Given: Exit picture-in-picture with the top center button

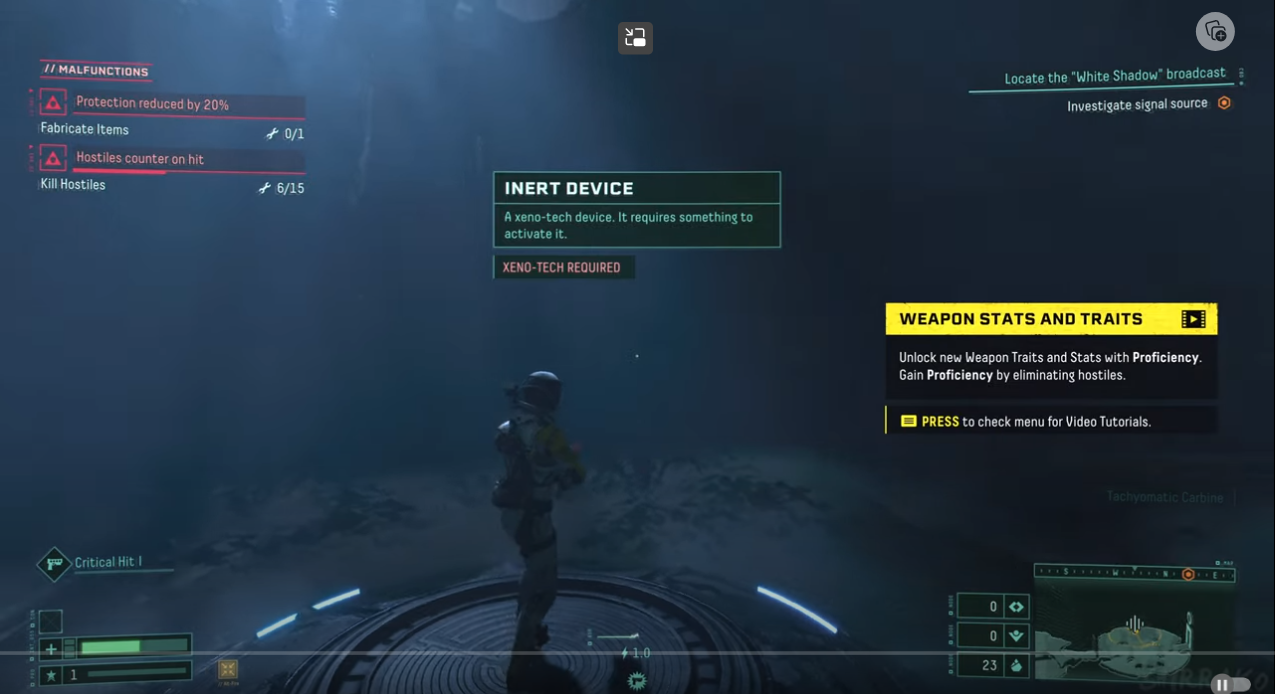Looking at the screenshot, I should tap(635, 38).
